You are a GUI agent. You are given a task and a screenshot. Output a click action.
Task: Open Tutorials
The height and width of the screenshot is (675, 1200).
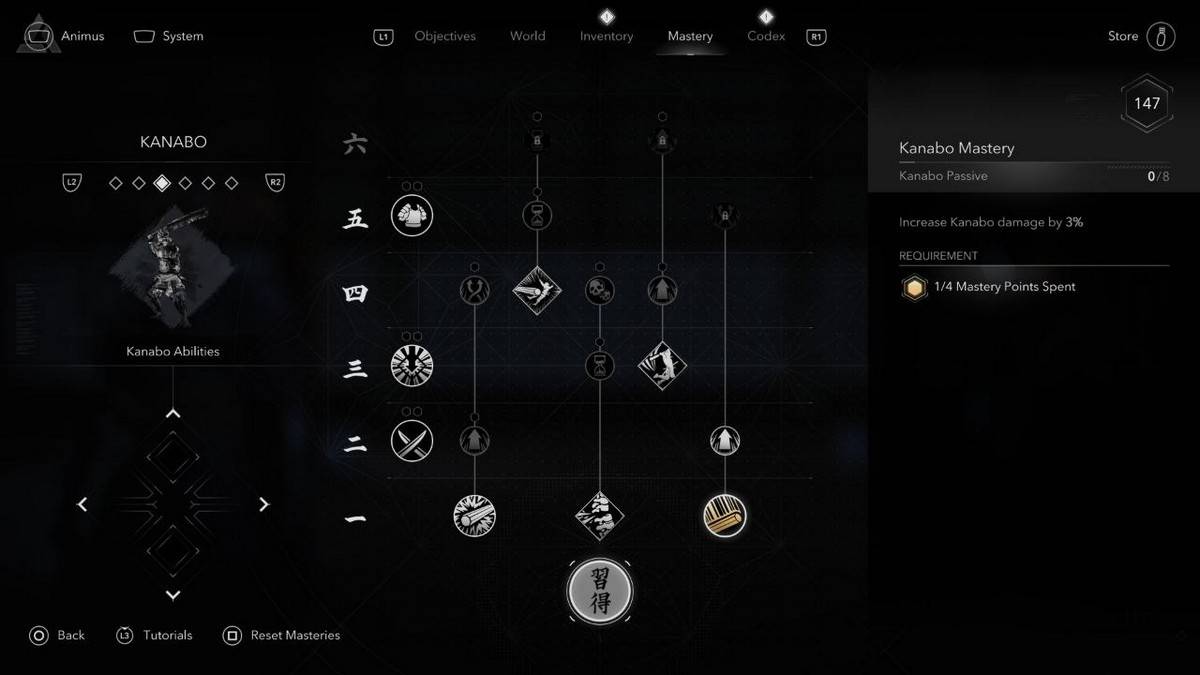click(155, 635)
